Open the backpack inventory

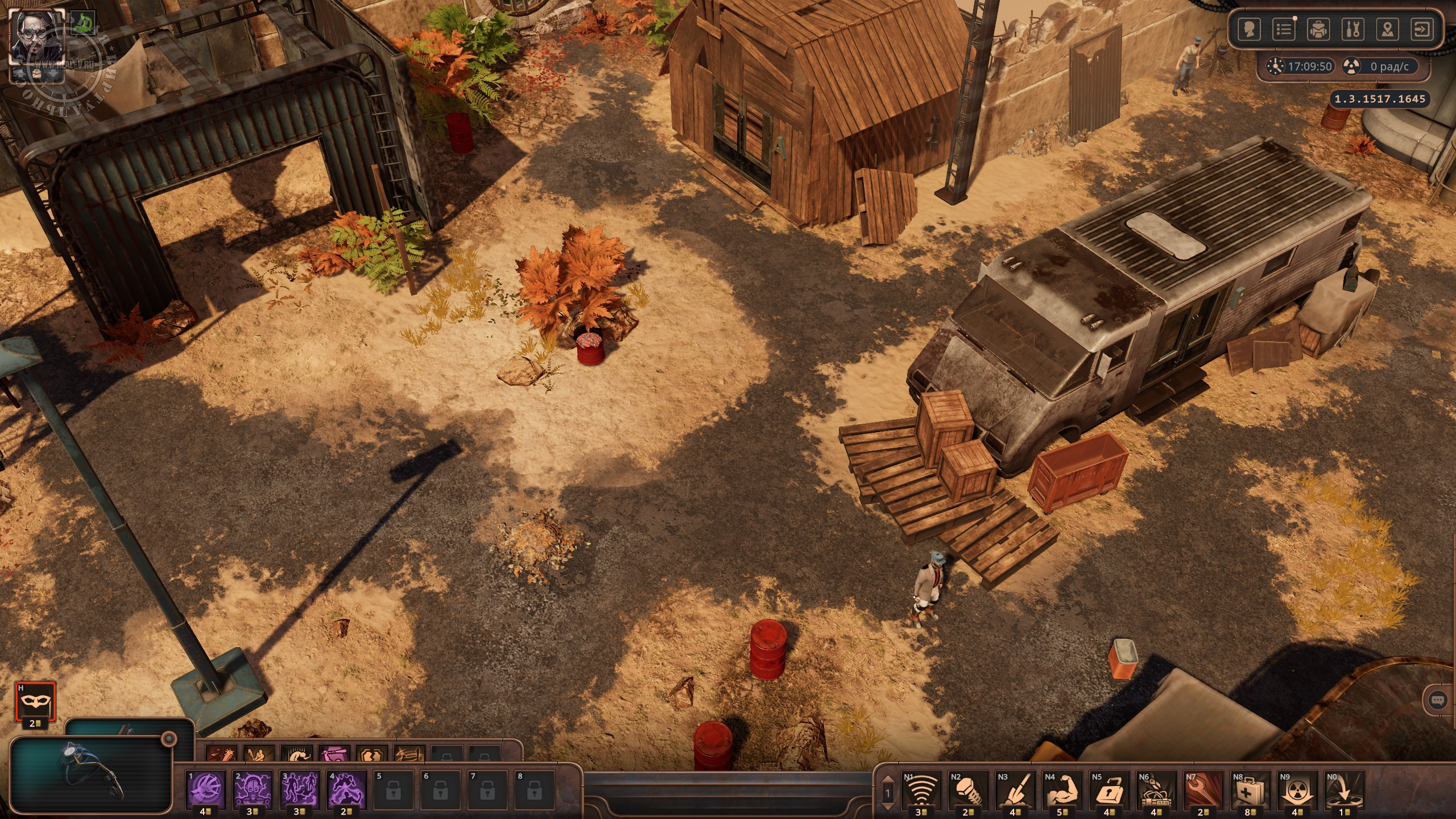coord(1318,29)
